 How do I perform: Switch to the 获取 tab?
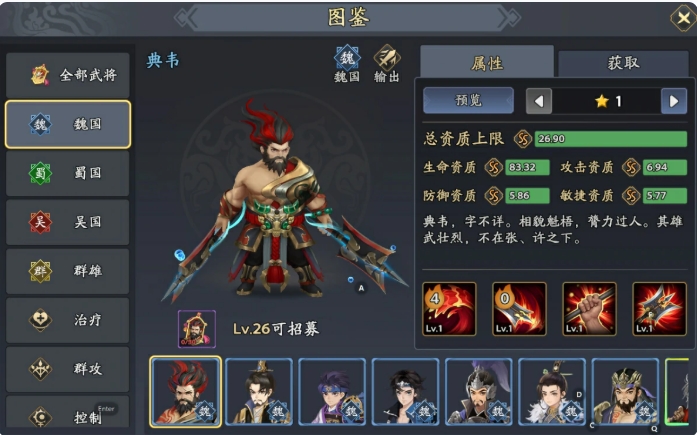tap(623, 63)
